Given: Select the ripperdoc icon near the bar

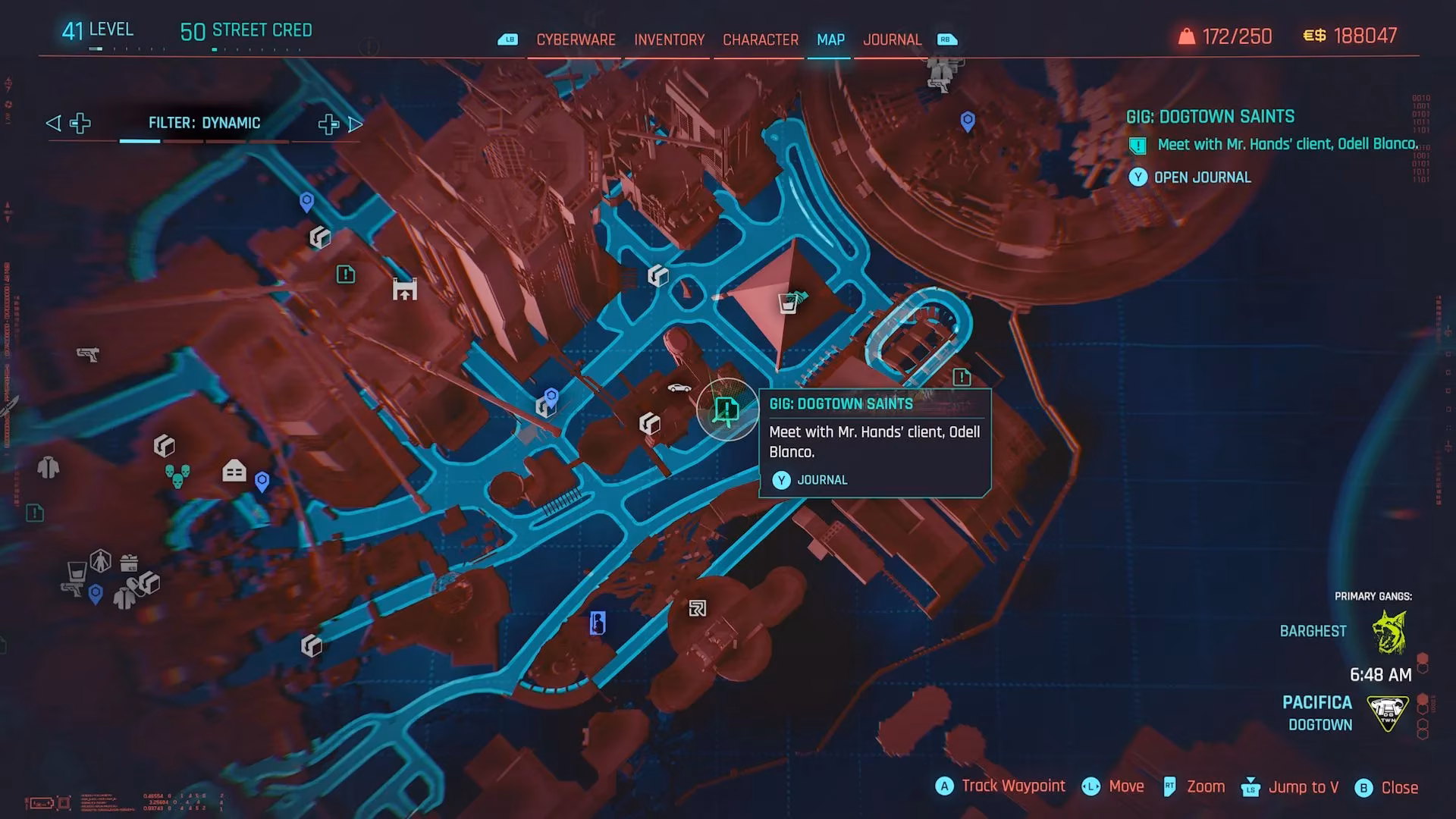Looking at the screenshot, I should [101, 561].
